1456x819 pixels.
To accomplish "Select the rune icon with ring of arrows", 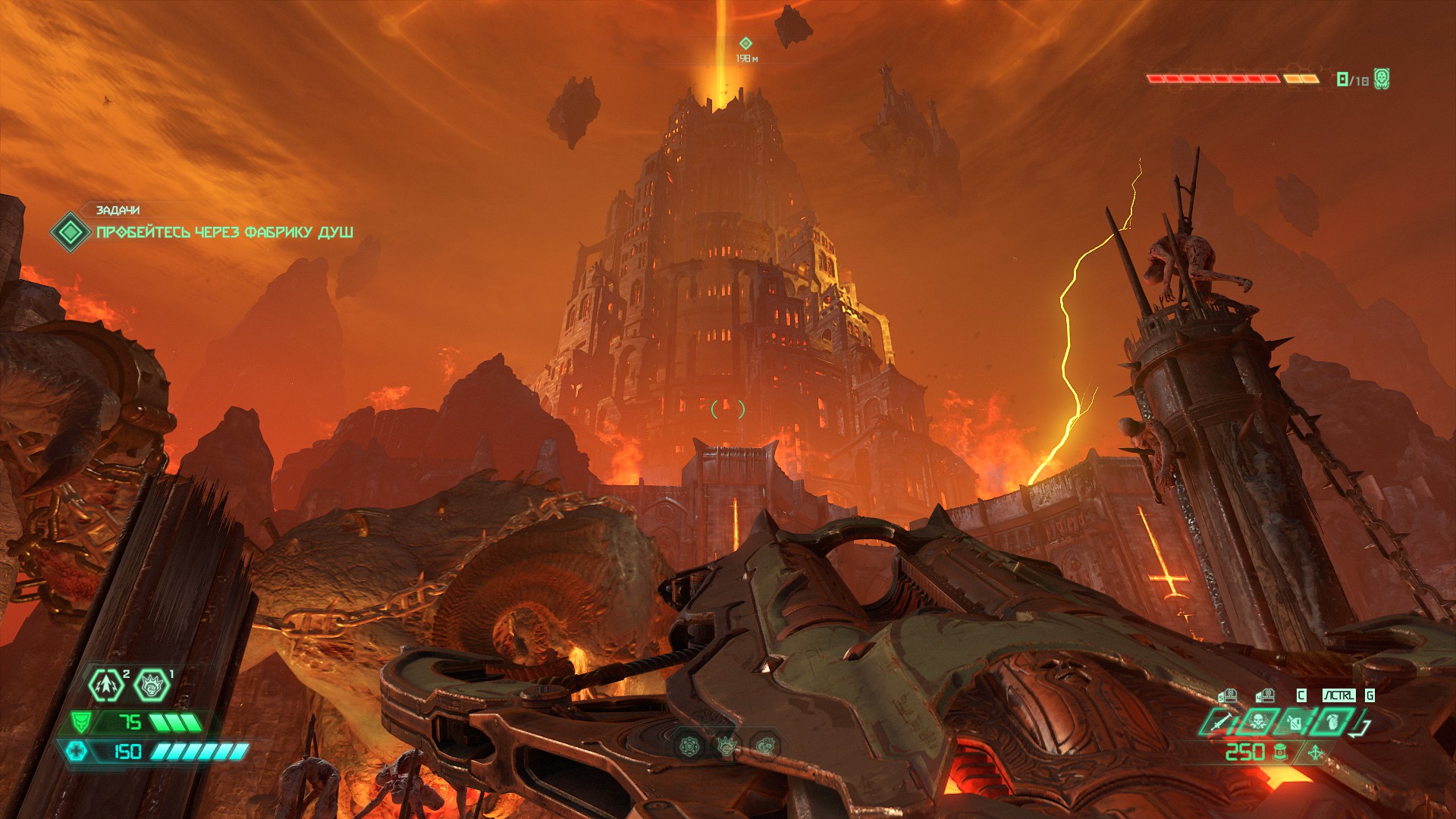I will click(x=689, y=747).
